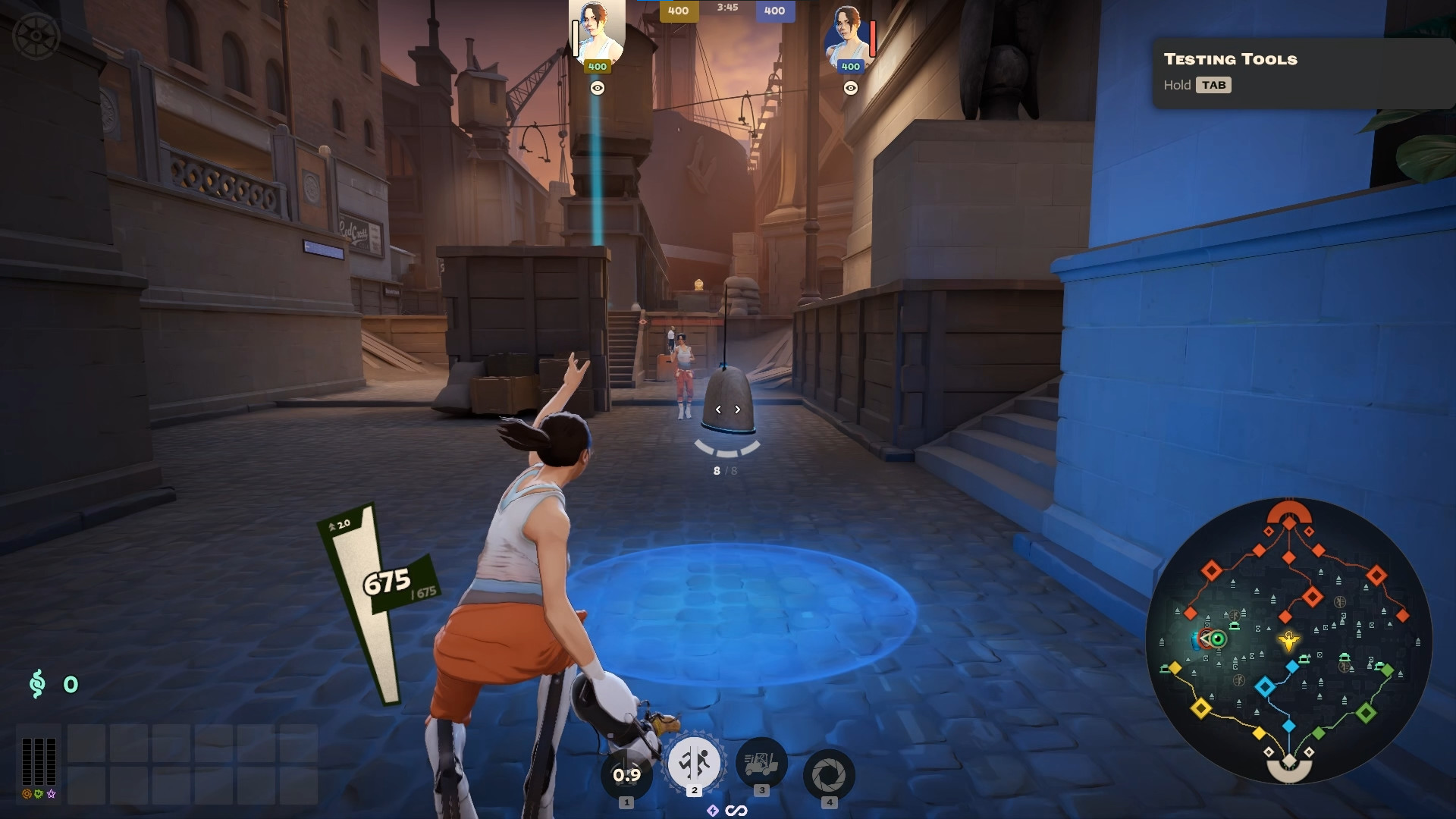Select the blue team's 400 score banner

(x=773, y=11)
